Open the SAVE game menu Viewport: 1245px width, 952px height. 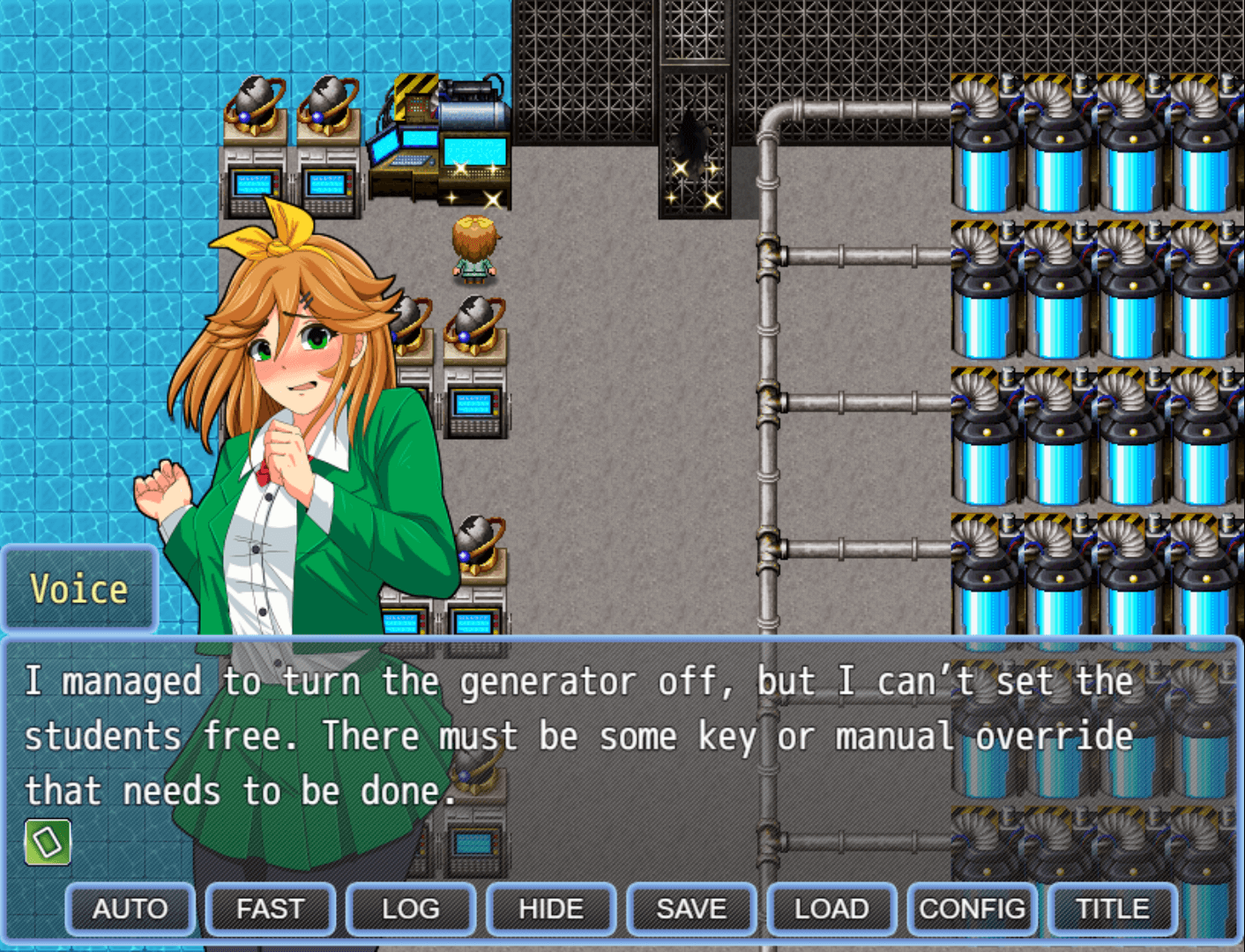pyautogui.click(x=691, y=909)
